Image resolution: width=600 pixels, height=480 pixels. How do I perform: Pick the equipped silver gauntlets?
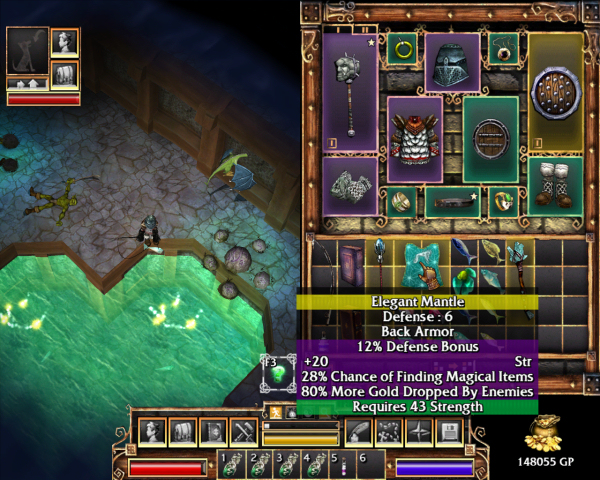pos(349,186)
